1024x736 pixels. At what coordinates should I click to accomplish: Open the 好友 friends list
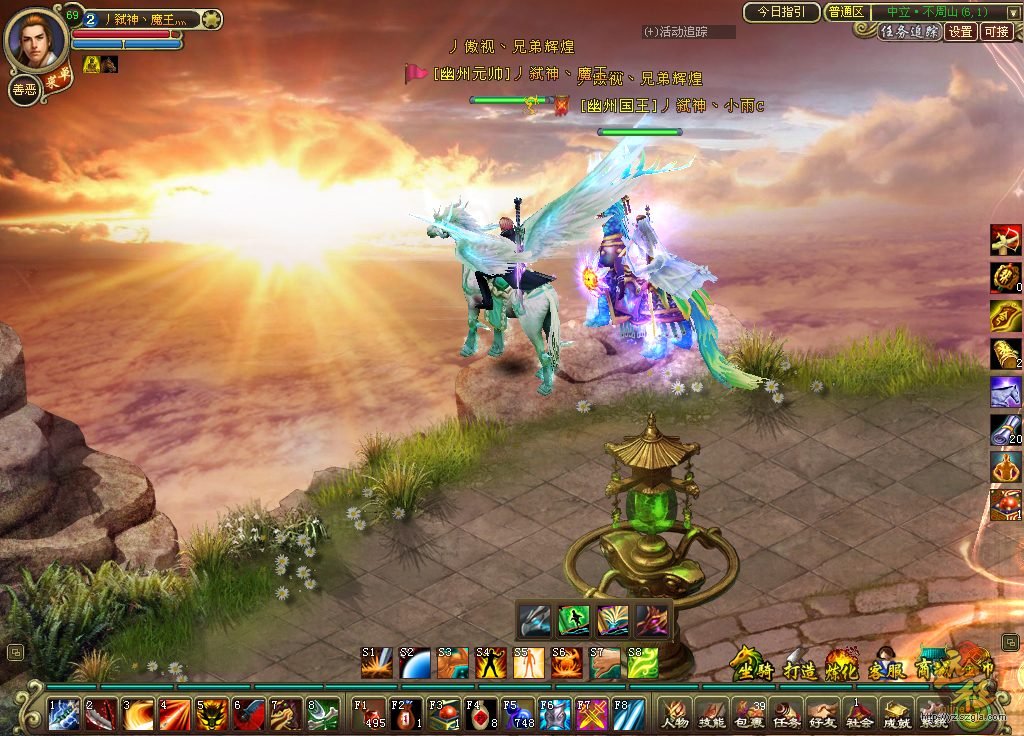click(x=822, y=713)
